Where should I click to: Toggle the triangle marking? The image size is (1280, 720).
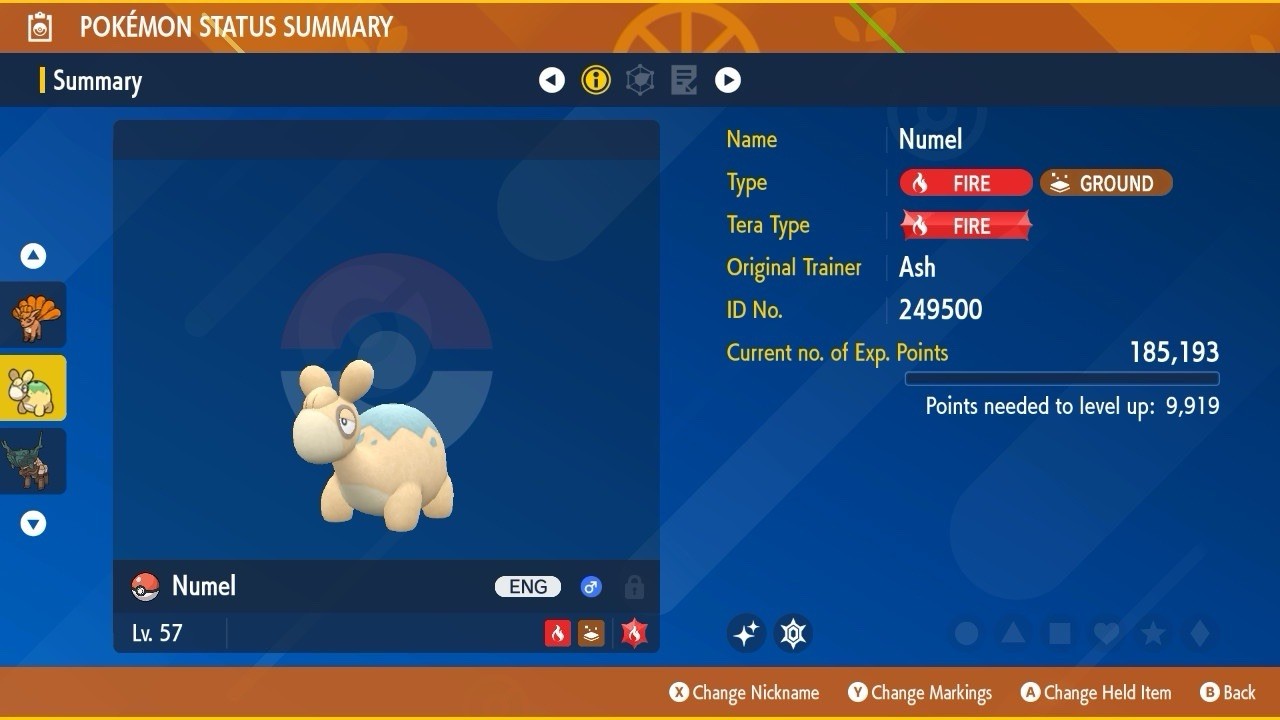[1013, 633]
